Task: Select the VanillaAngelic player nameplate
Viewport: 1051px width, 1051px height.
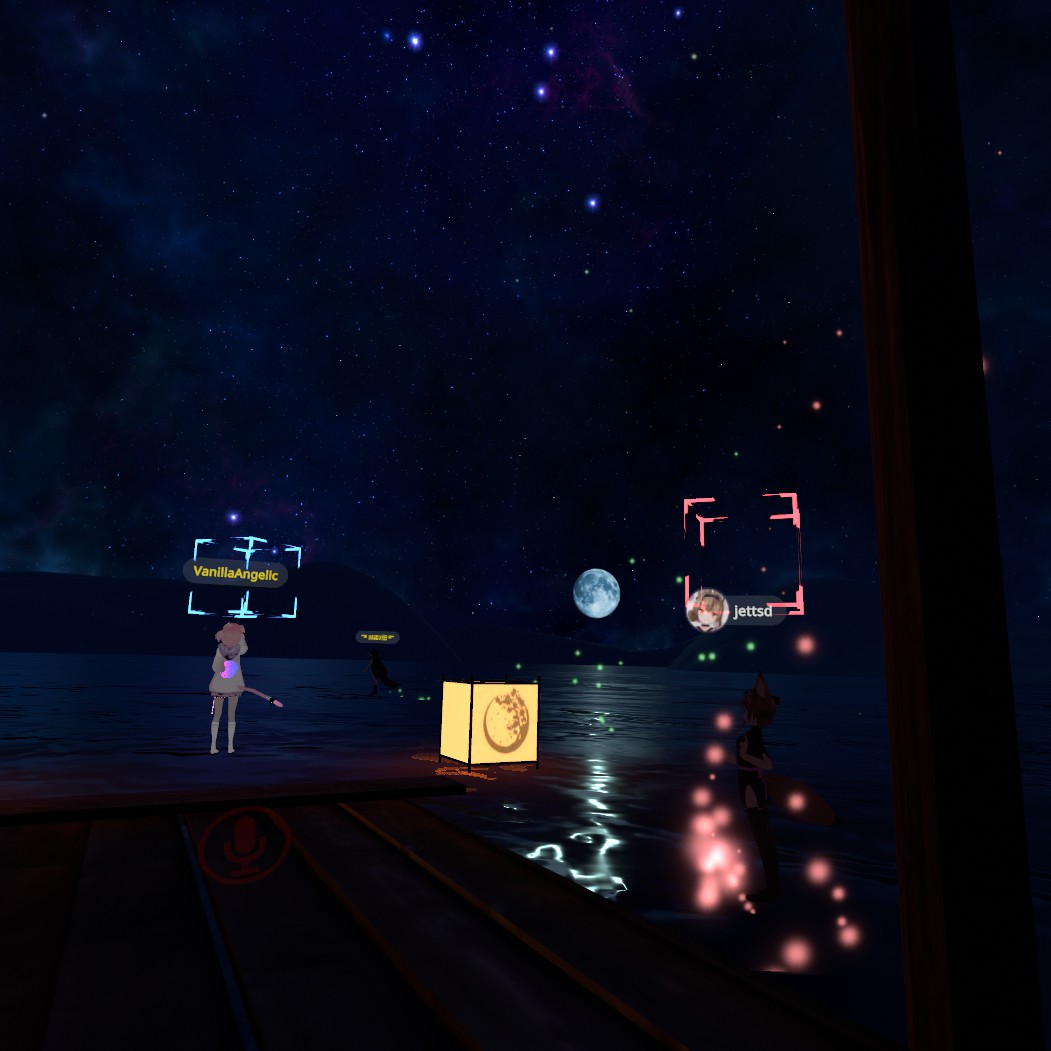Action: point(235,574)
